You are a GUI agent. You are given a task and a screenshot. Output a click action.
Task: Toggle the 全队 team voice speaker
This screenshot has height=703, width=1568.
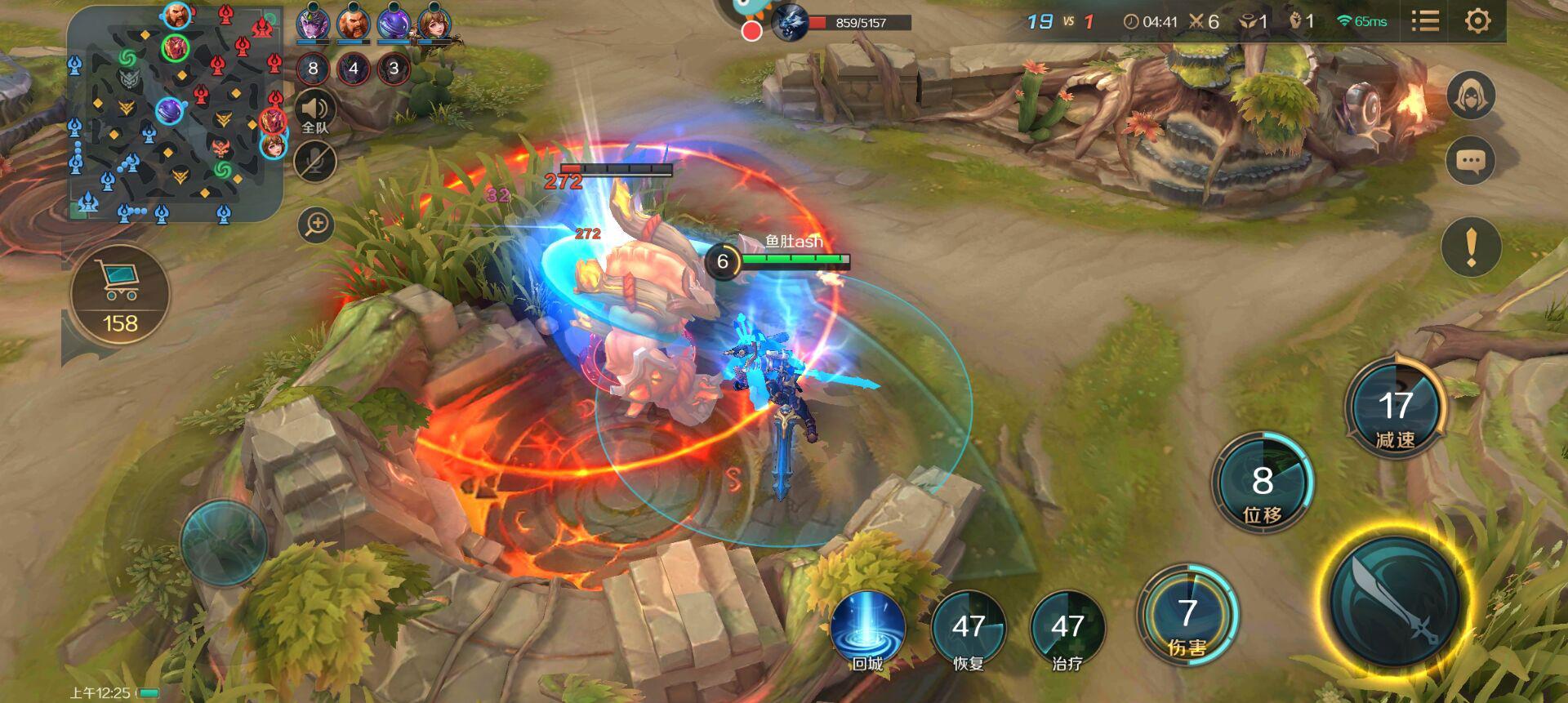pyautogui.click(x=314, y=112)
